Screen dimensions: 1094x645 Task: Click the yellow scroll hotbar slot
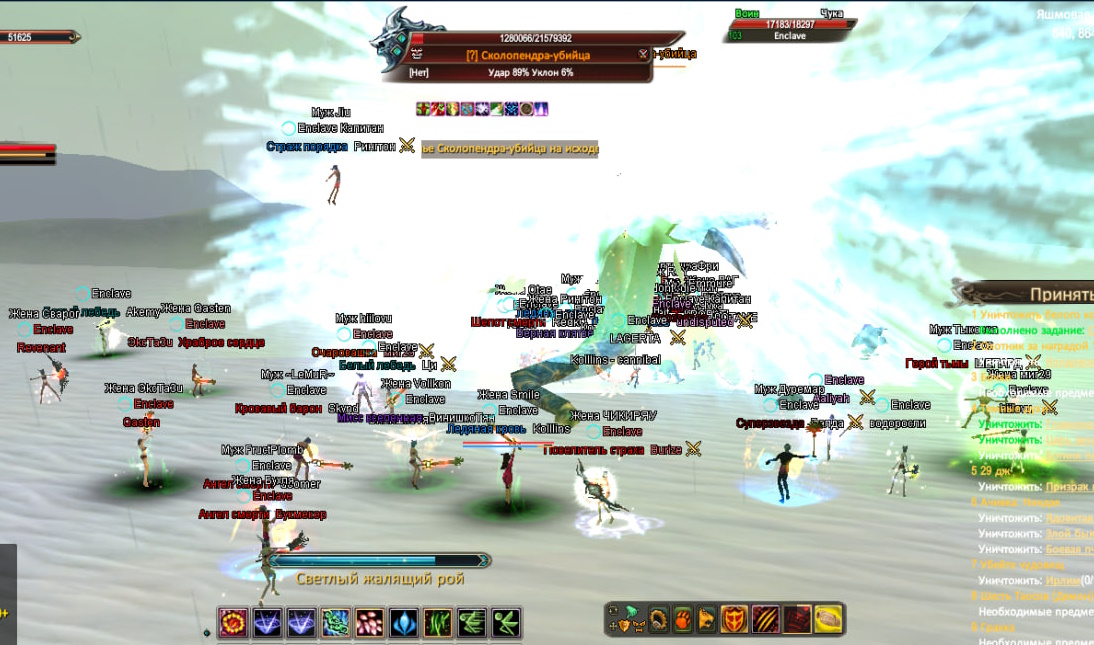(828, 619)
